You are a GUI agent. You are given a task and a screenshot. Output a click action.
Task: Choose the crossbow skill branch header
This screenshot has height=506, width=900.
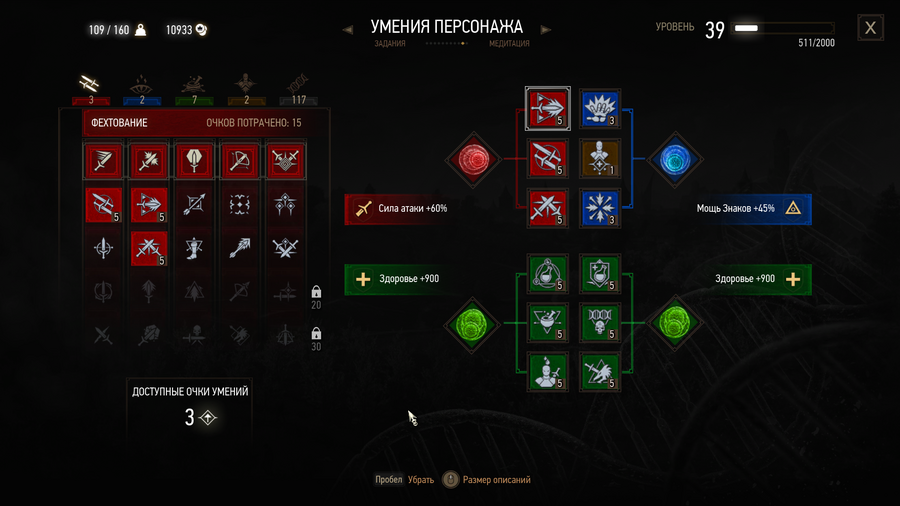tap(238, 159)
